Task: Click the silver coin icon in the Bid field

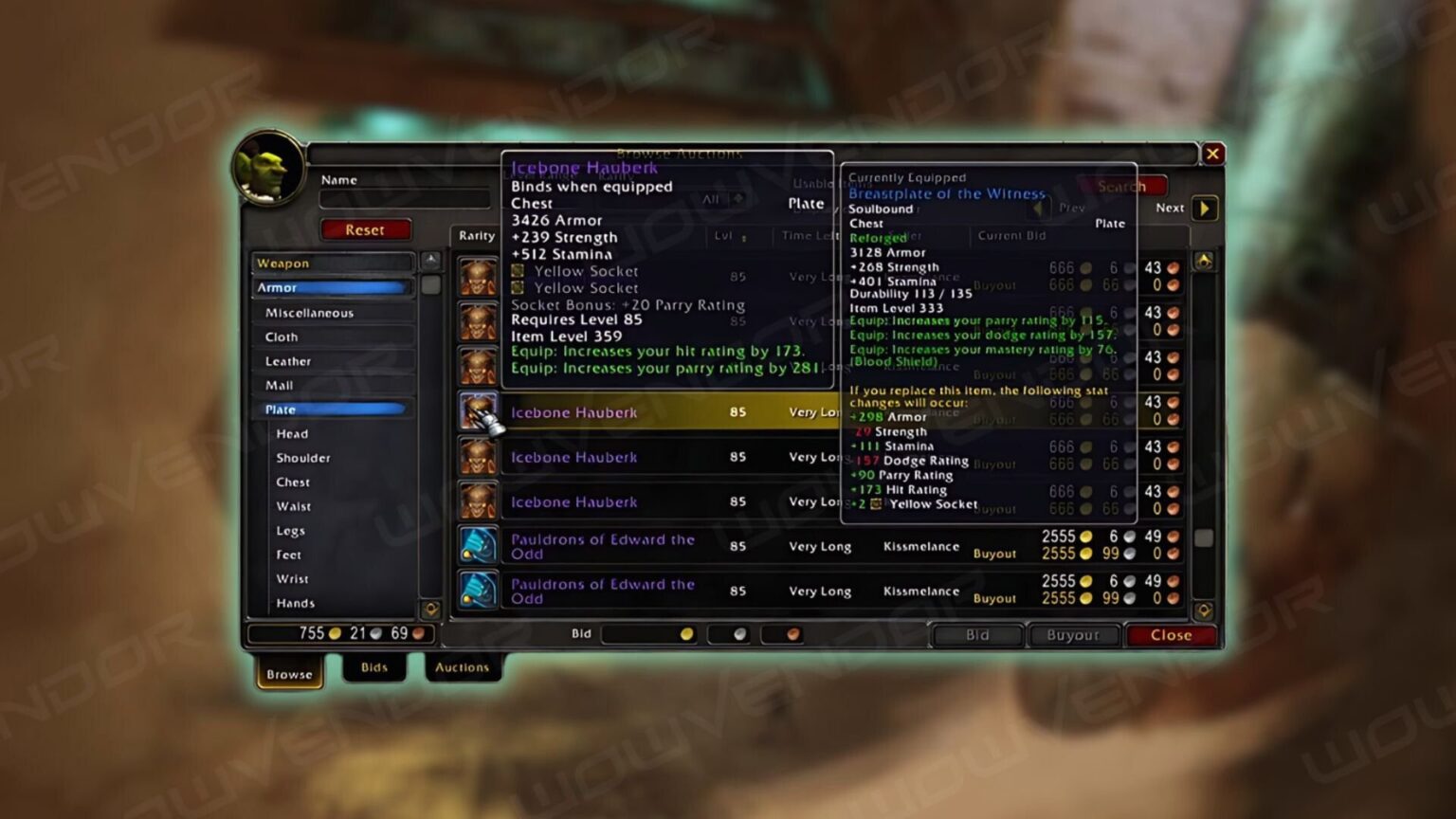Action: coord(738,634)
